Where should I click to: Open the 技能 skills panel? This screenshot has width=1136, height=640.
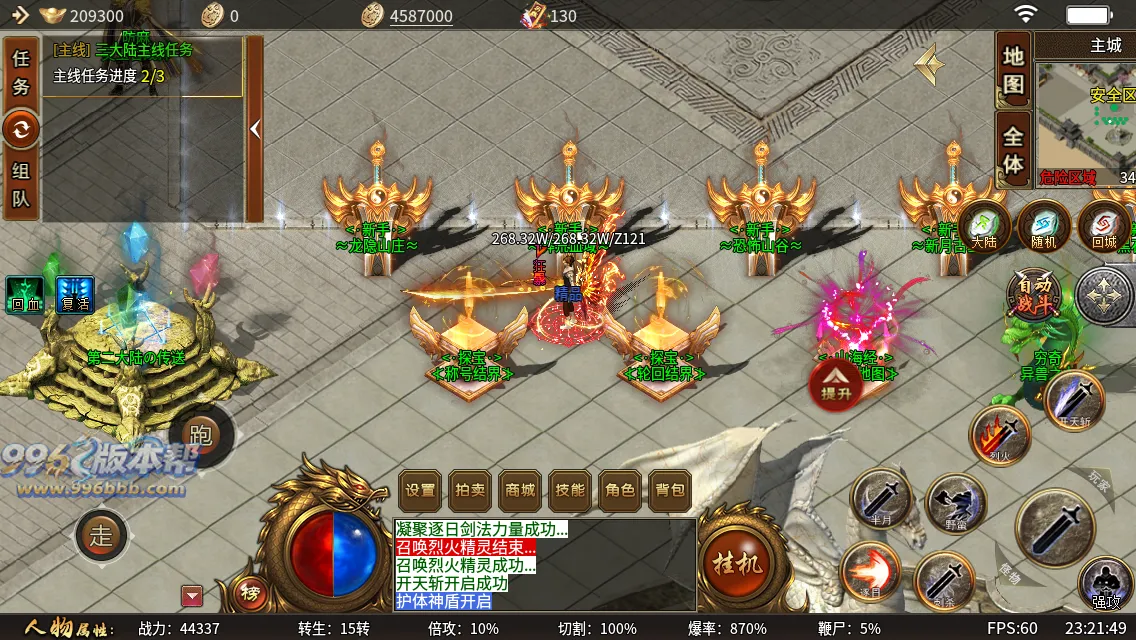570,490
